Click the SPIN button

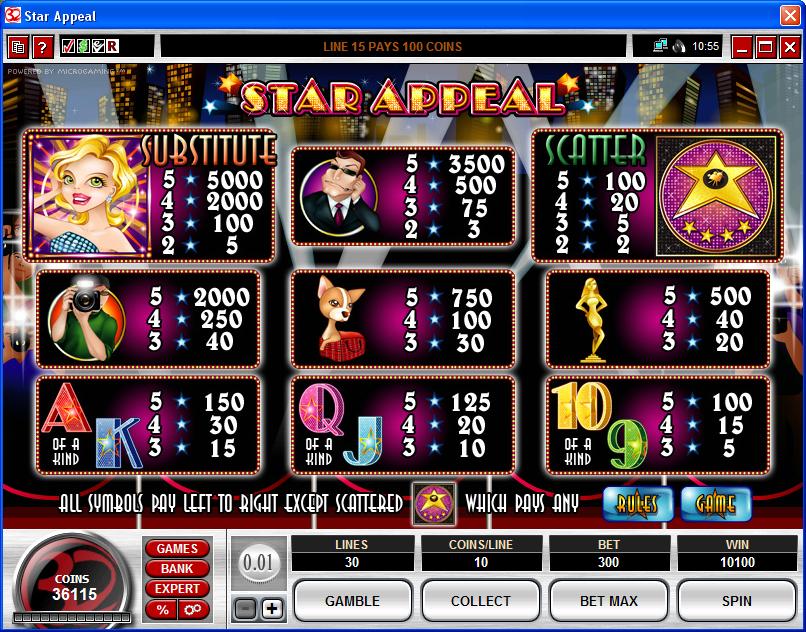pos(736,601)
